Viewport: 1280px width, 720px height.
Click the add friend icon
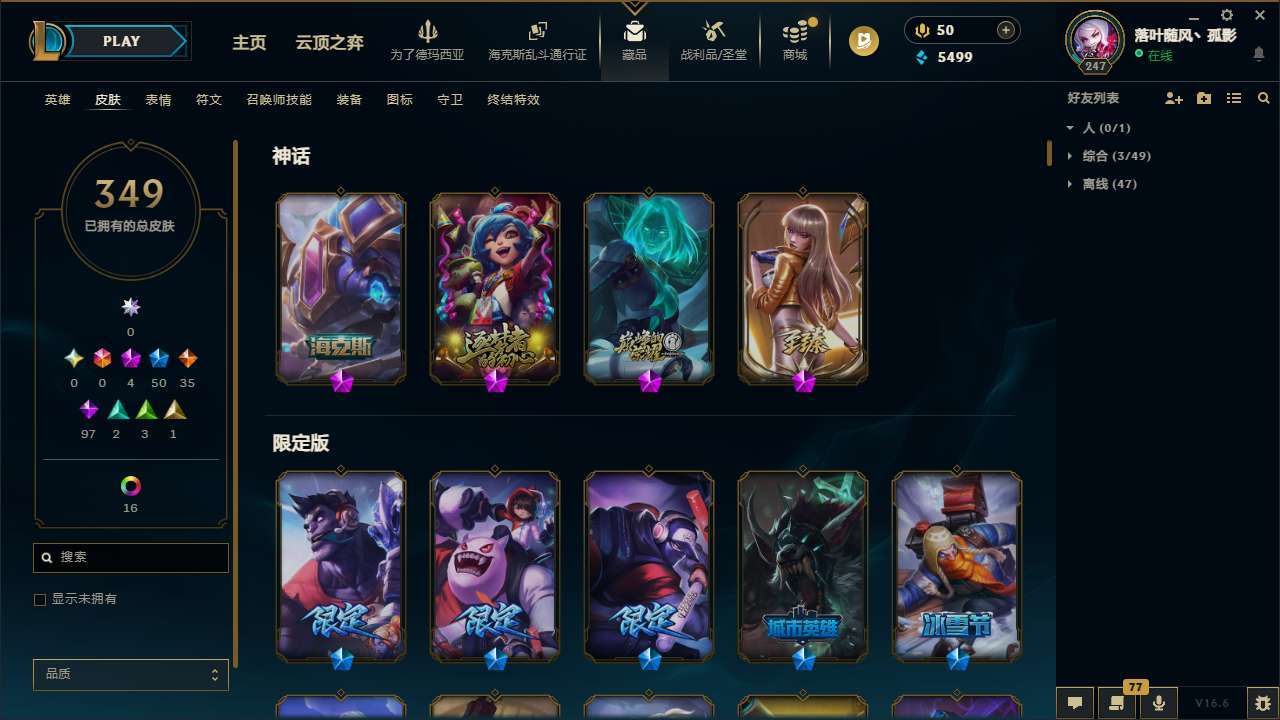click(1174, 98)
